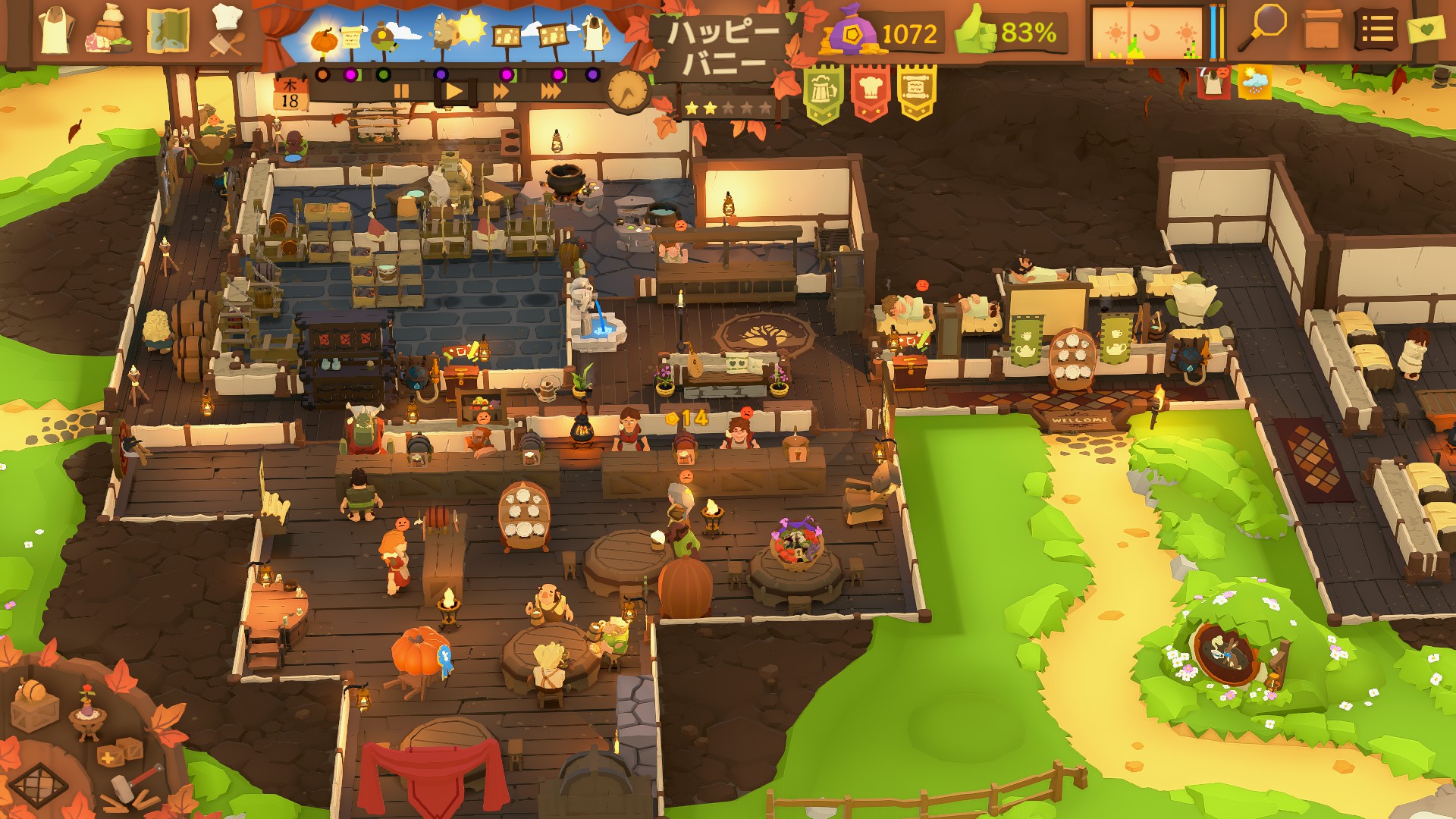Image resolution: width=1456 pixels, height=819 pixels.
Task: Open the heart envelope mail
Action: tap(1428, 30)
